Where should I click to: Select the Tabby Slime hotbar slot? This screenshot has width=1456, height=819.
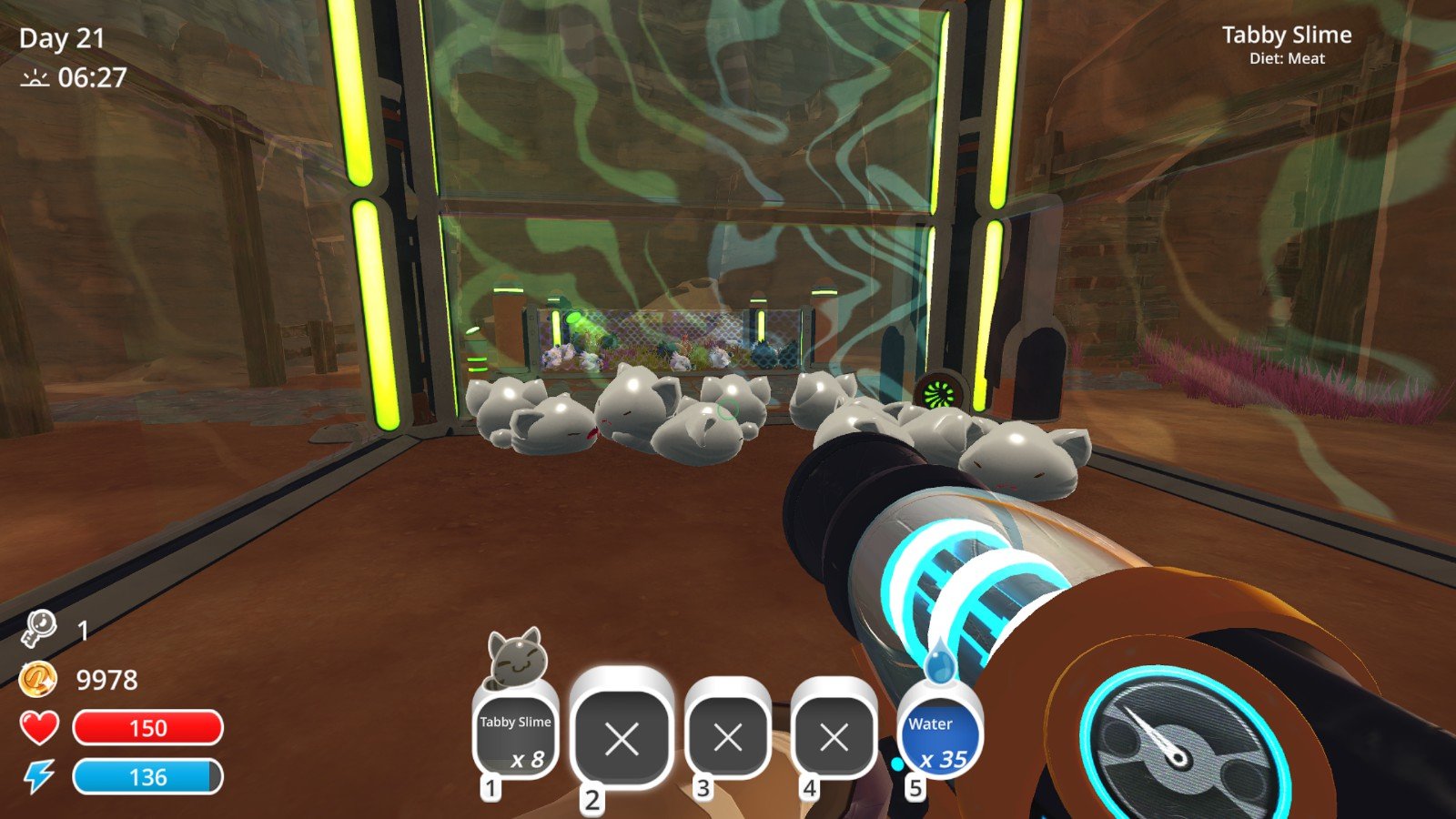point(515,735)
